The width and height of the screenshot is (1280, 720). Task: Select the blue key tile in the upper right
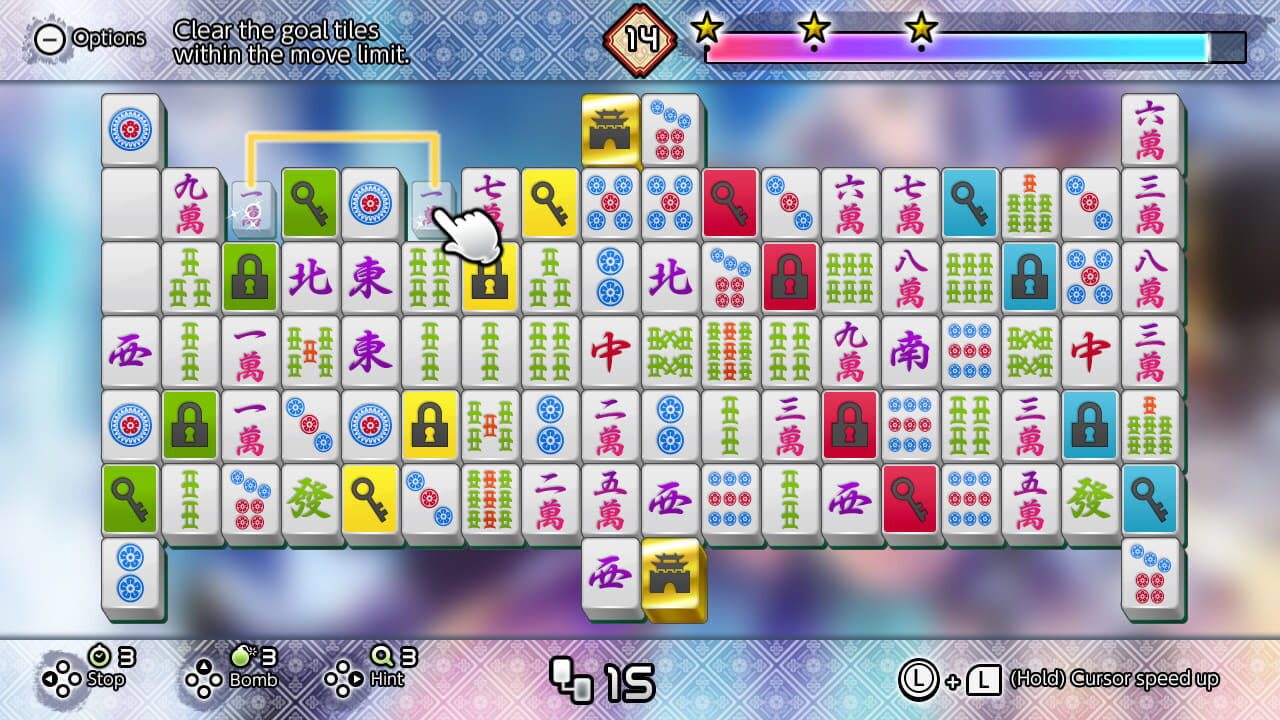coord(969,200)
